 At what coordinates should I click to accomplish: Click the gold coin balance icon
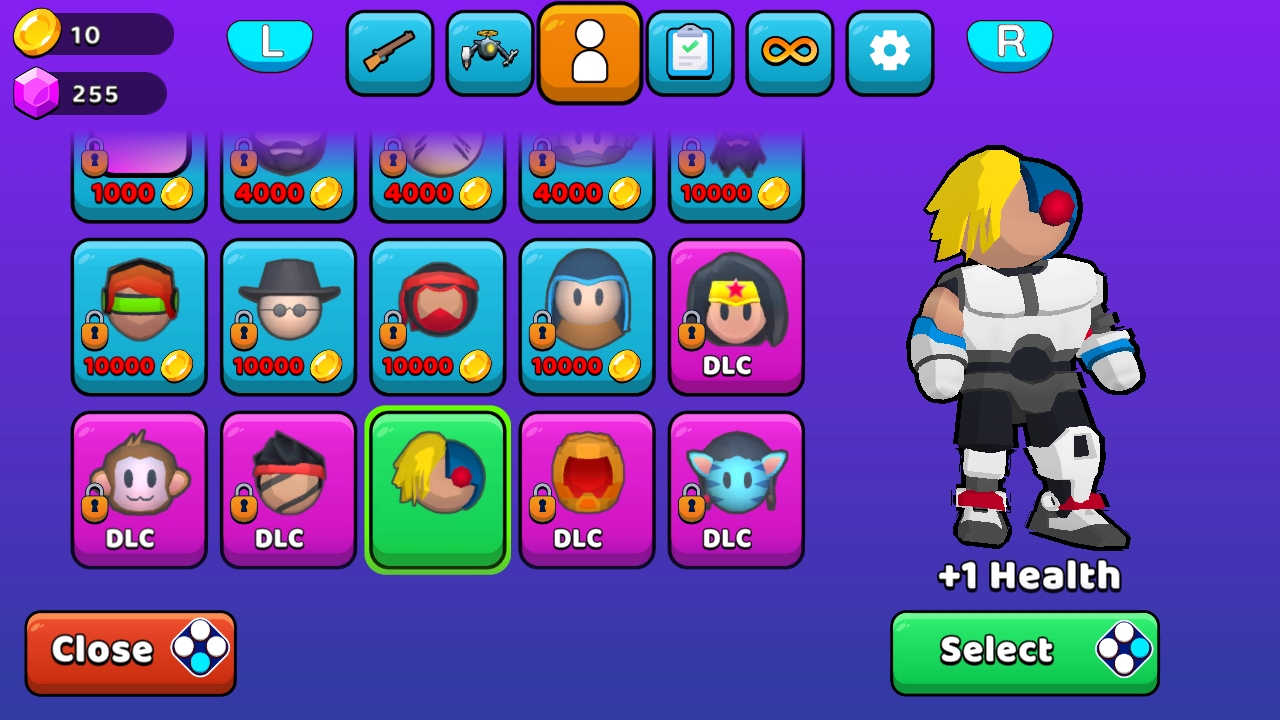[40, 33]
